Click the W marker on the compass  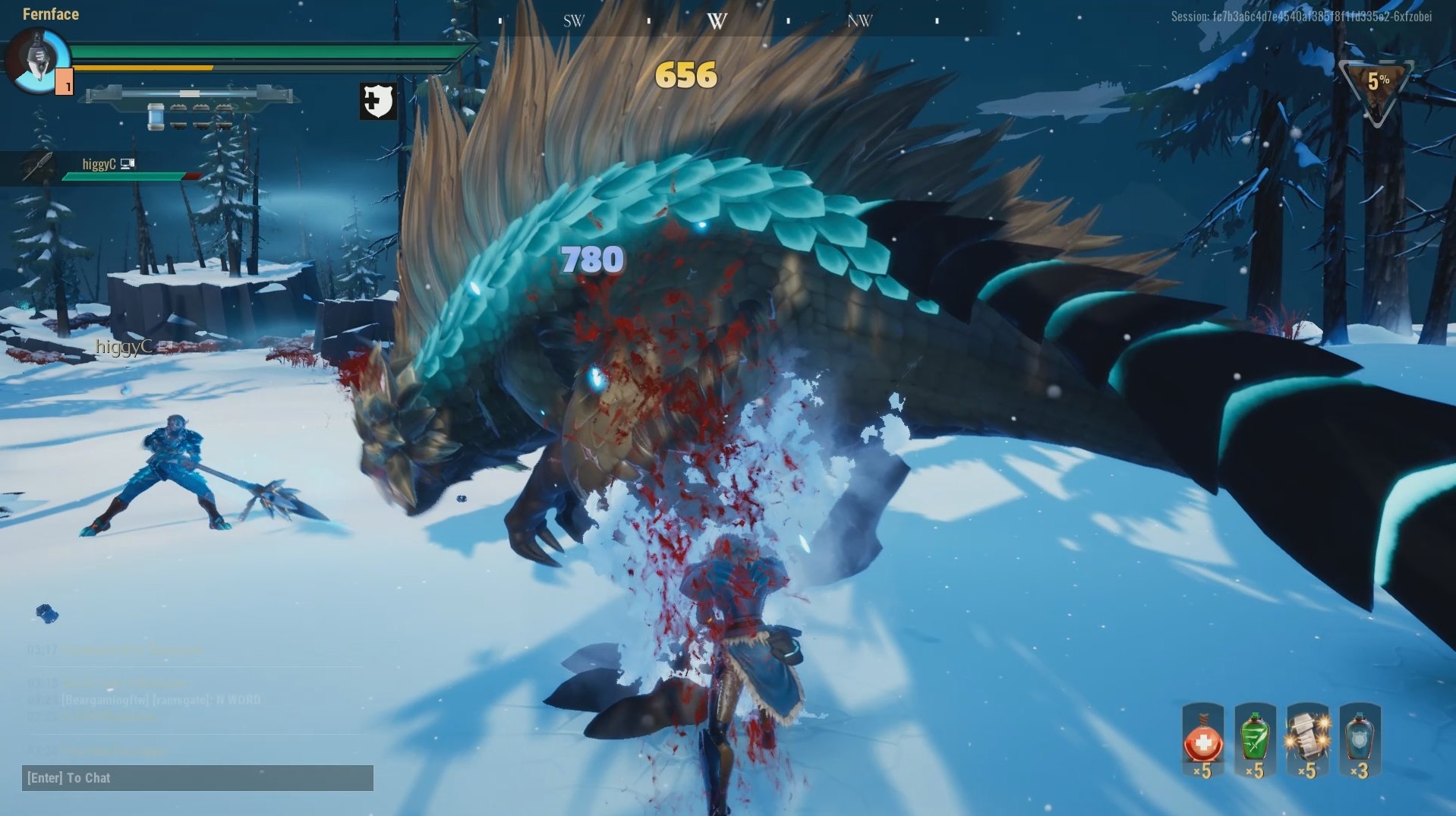pos(717,21)
